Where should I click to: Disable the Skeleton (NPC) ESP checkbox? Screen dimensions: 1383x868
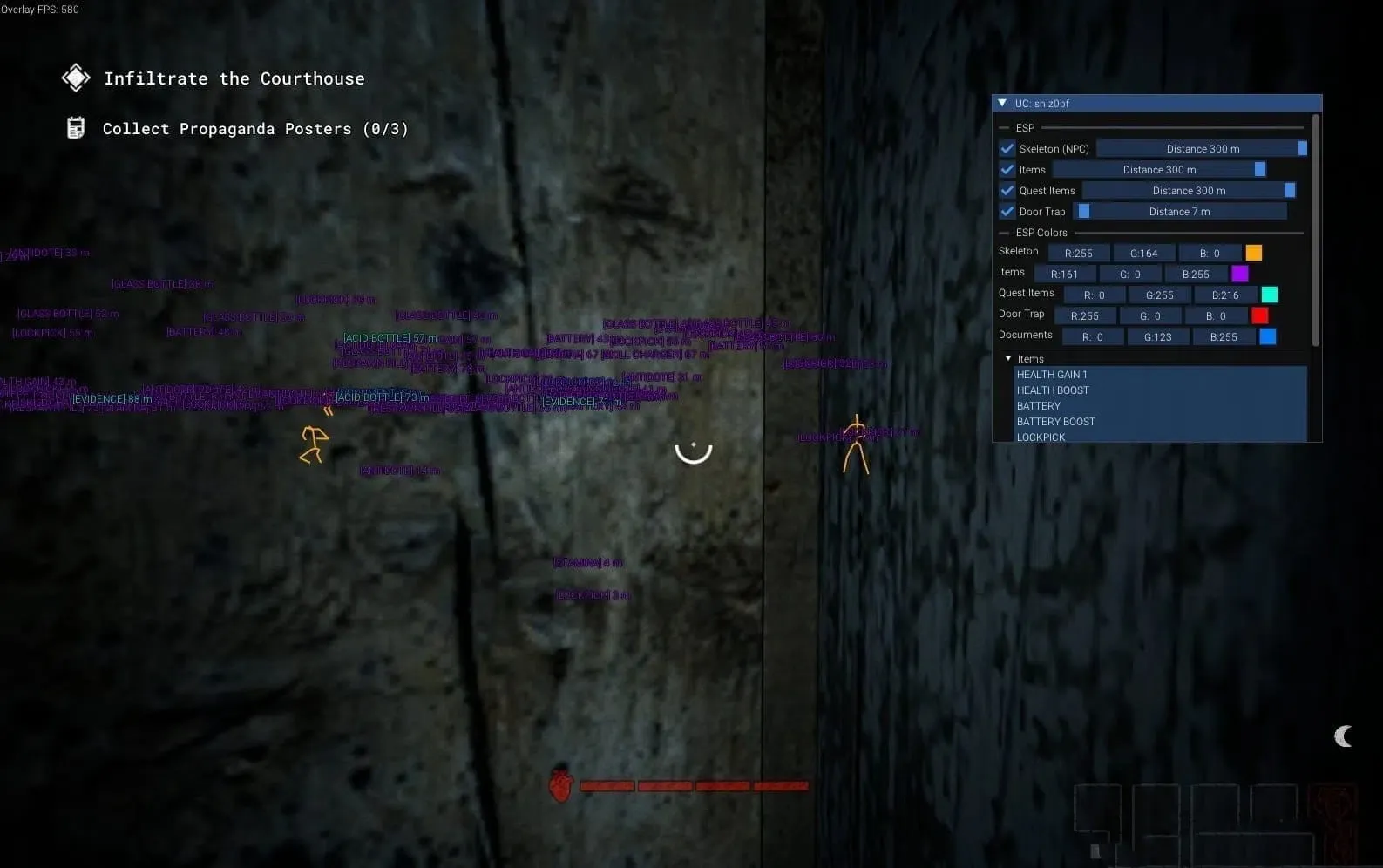(x=1007, y=148)
